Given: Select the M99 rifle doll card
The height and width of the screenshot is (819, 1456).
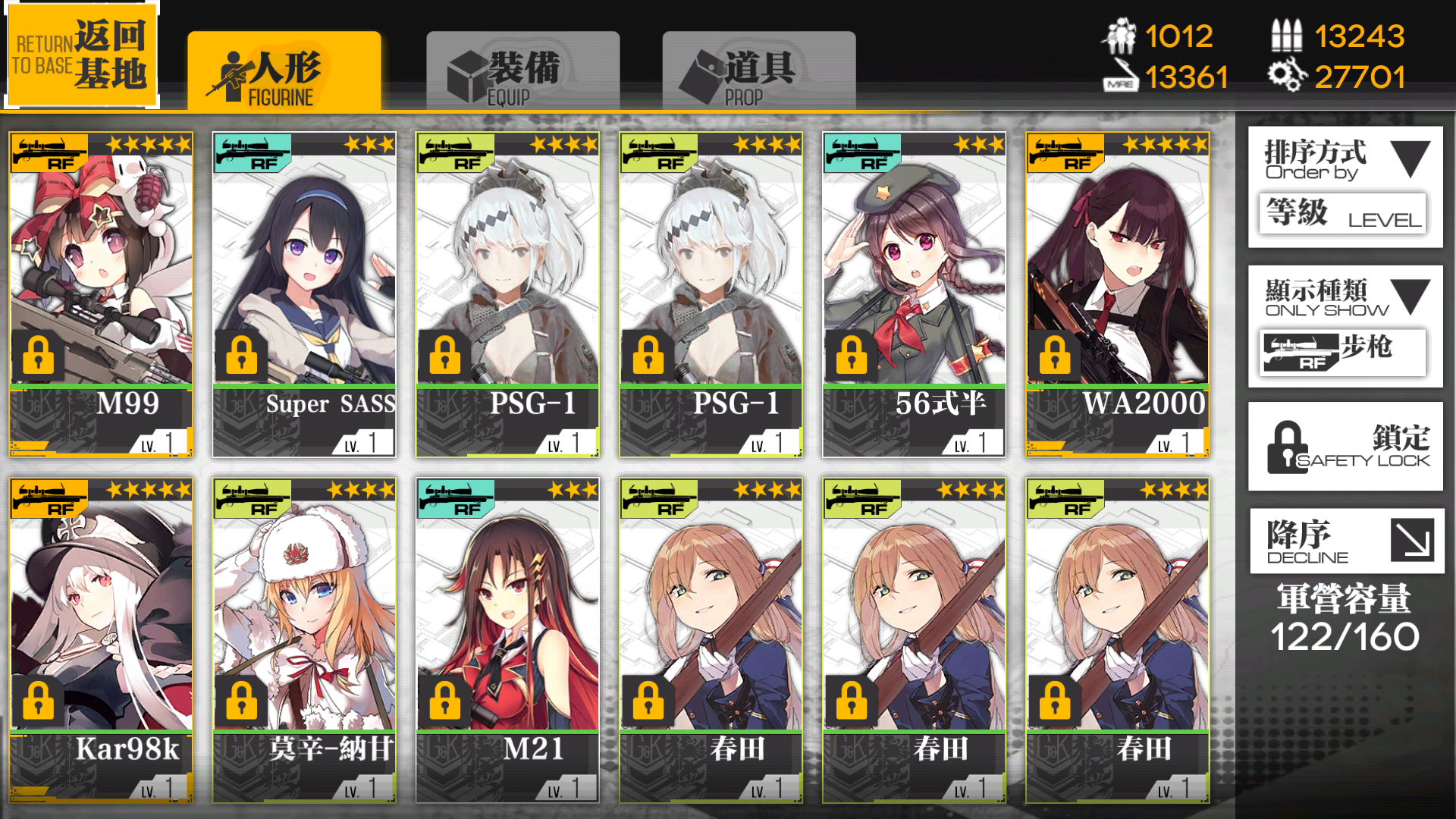Looking at the screenshot, I should [x=101, y=294].
